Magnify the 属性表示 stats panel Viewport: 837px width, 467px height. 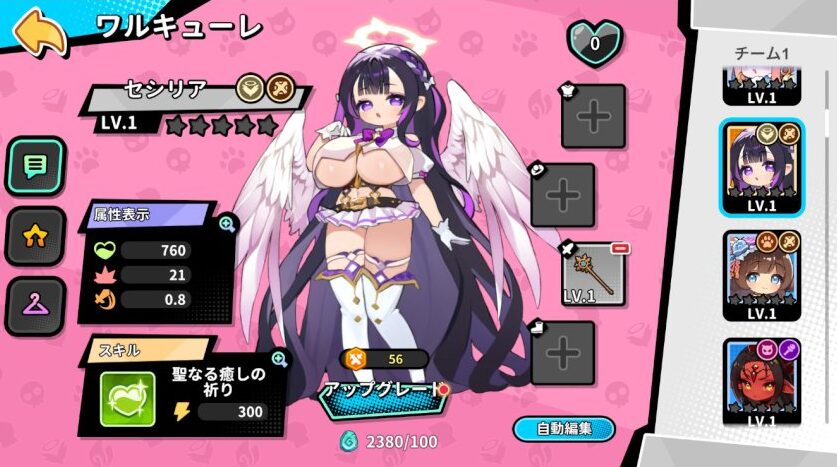[x=226, y=223]
